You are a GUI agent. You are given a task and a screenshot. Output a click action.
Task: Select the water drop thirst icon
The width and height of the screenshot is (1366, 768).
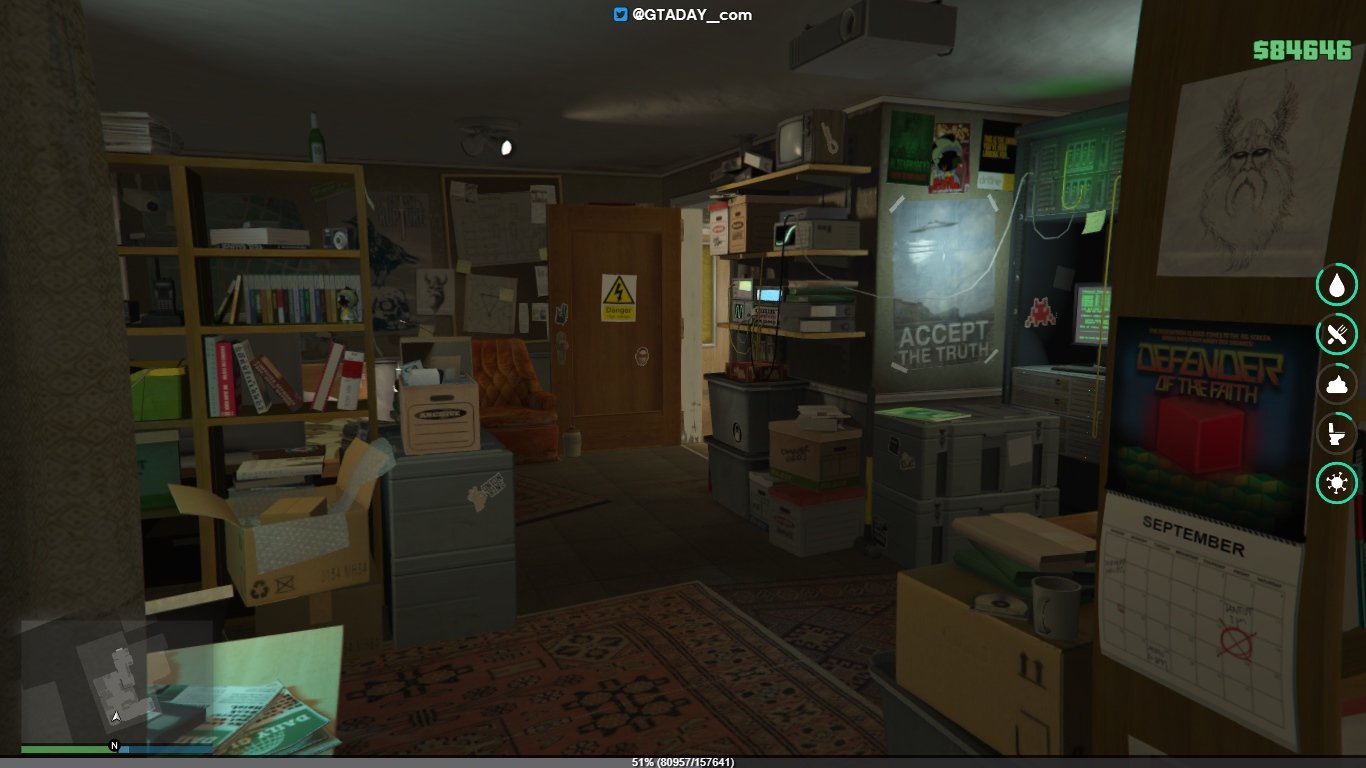[1335, 285]
